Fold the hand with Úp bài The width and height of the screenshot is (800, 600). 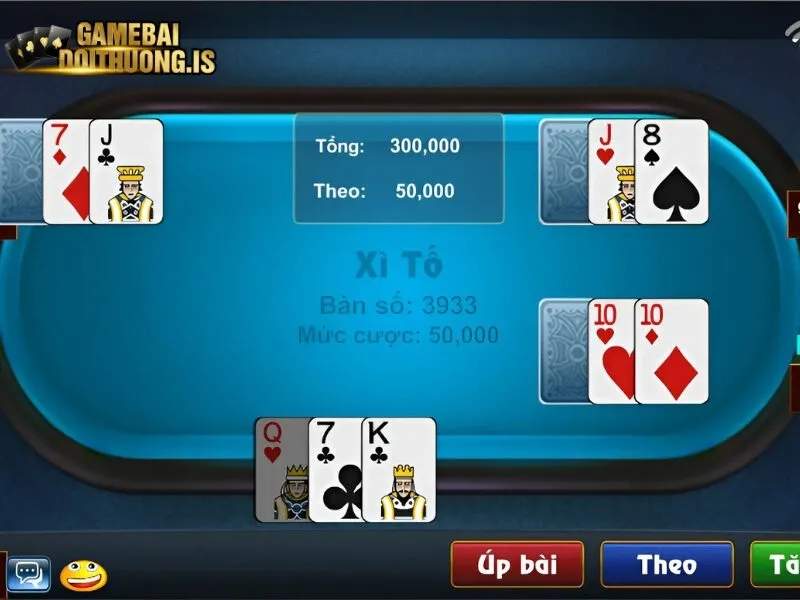tap(517, 565)
